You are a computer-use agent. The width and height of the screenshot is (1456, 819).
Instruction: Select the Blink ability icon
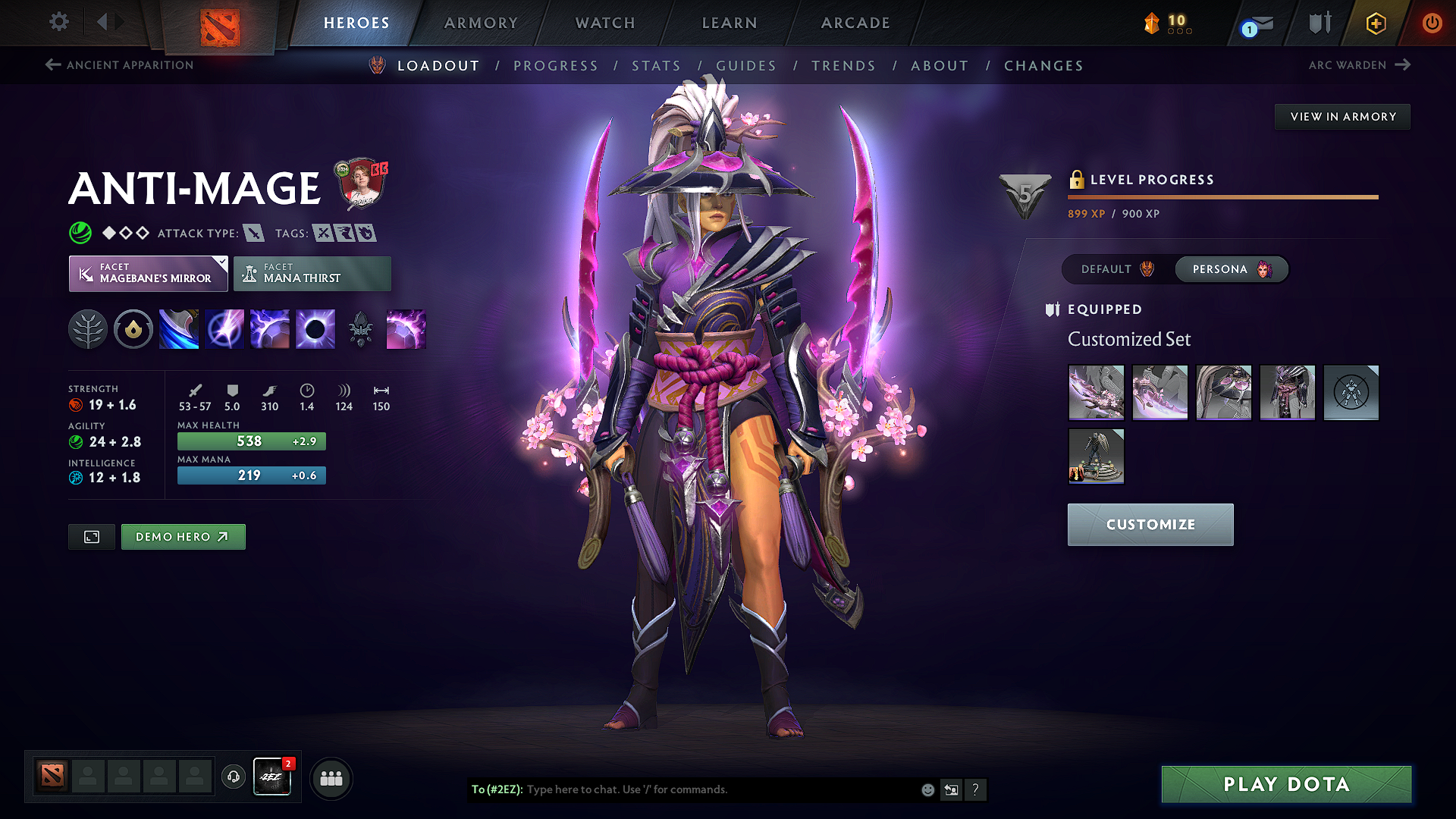pyautogui.click(x=224, y=328)
